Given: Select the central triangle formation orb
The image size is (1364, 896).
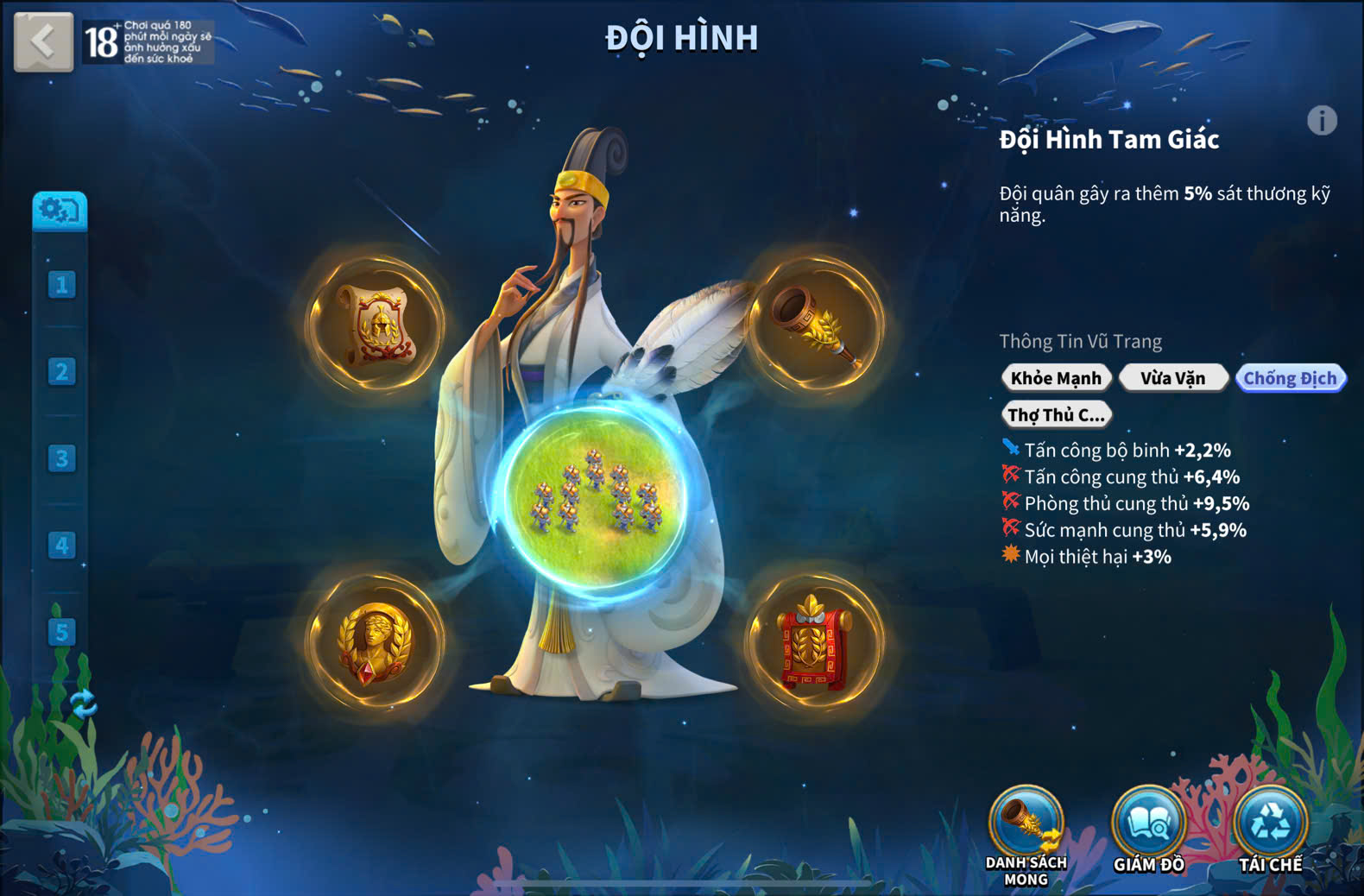Looking at the screenshot, I should 595,495.
